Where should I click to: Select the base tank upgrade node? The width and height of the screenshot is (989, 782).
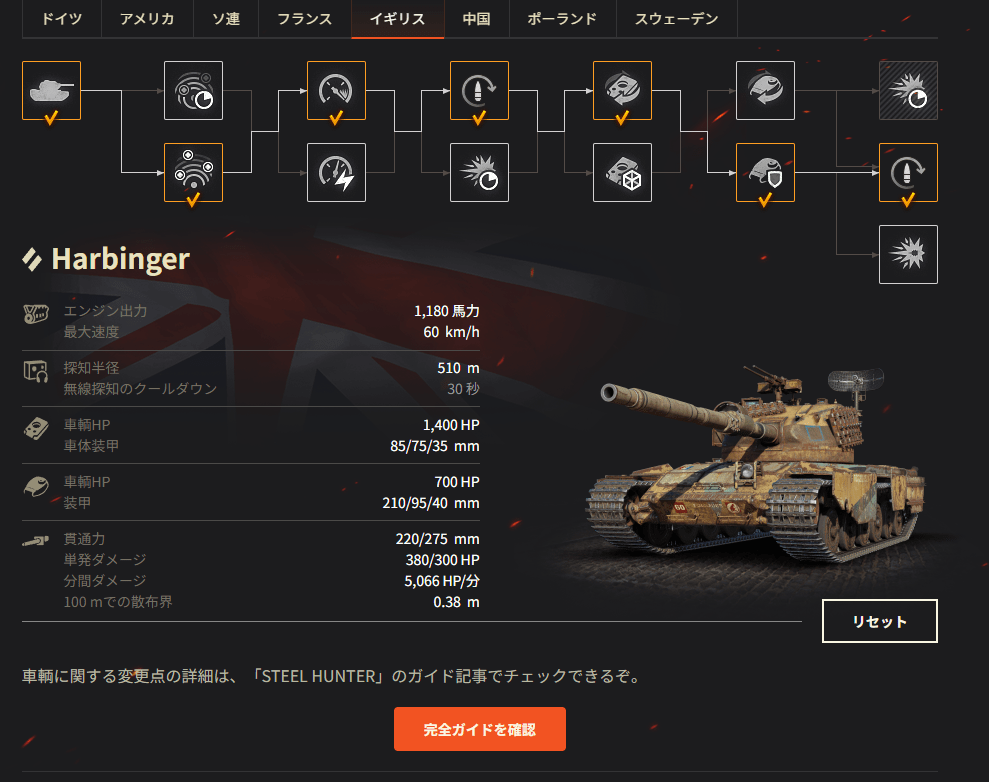pos(51,91)
